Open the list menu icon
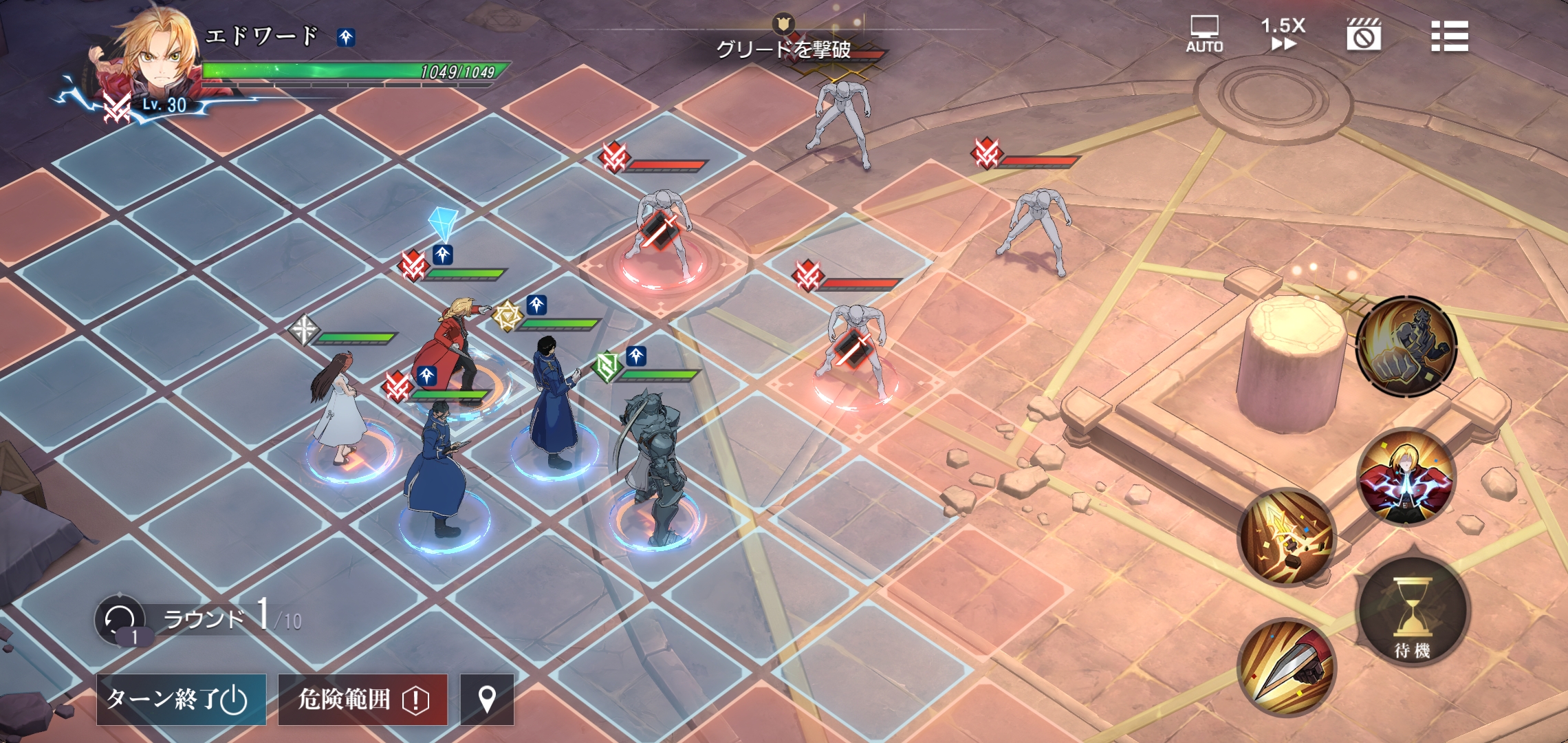Image resolution: width=1568 pixels, height=743 pixels. pyautogui.click(x=1449, y=36)
